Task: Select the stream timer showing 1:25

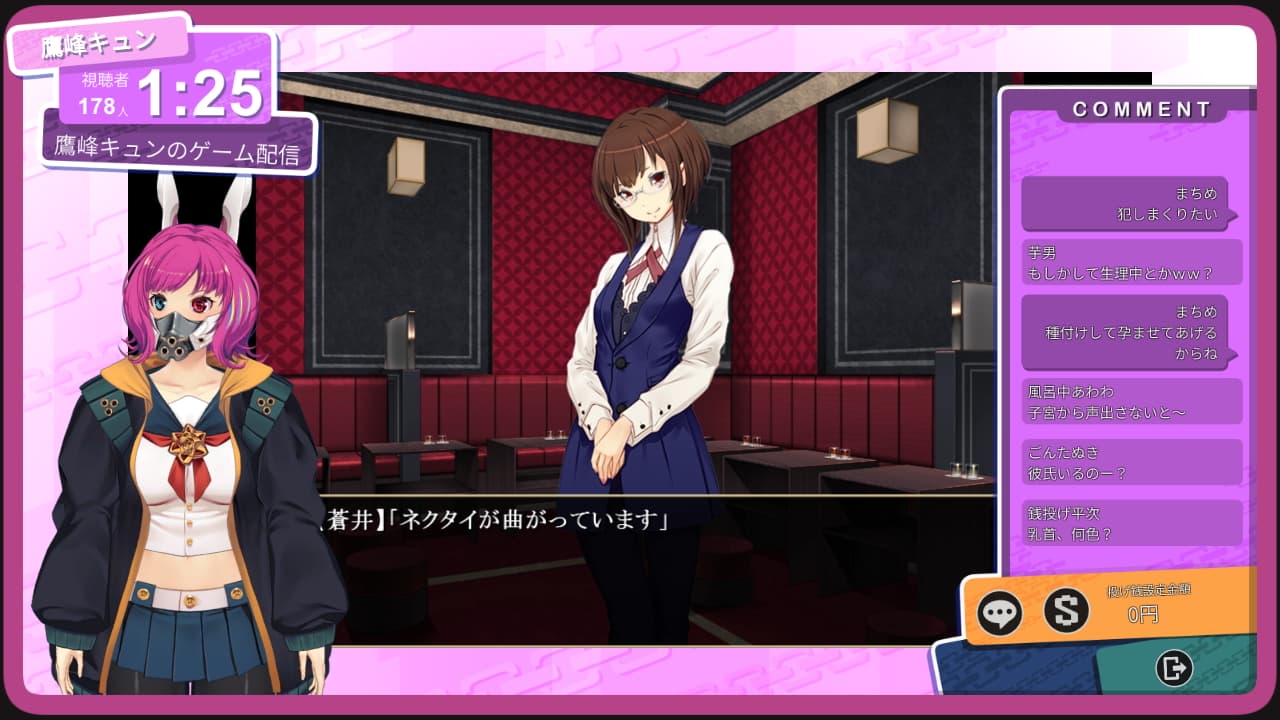Action: coord(200,93)
